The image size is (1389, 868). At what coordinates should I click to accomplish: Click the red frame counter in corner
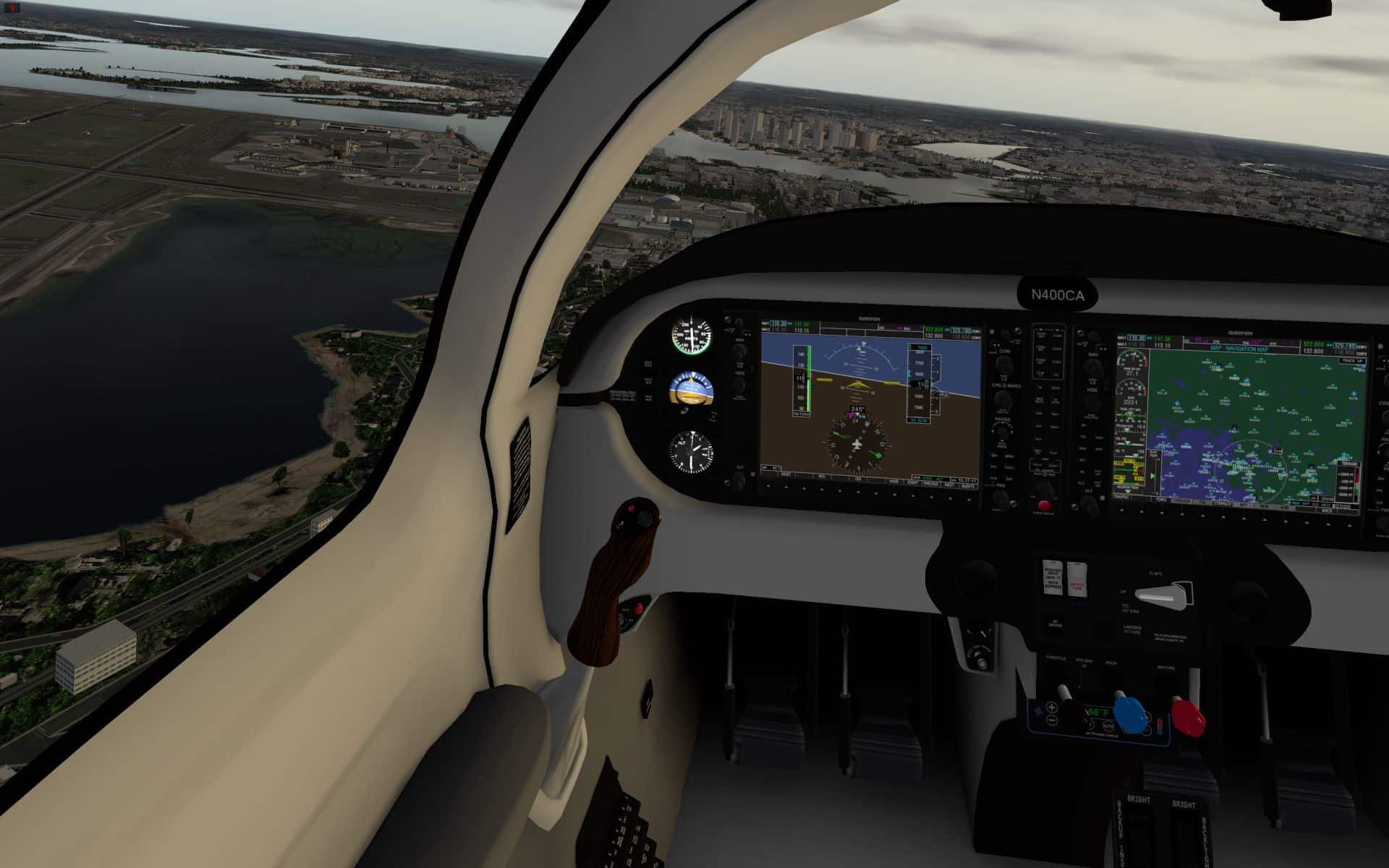(x=12, y=8)
